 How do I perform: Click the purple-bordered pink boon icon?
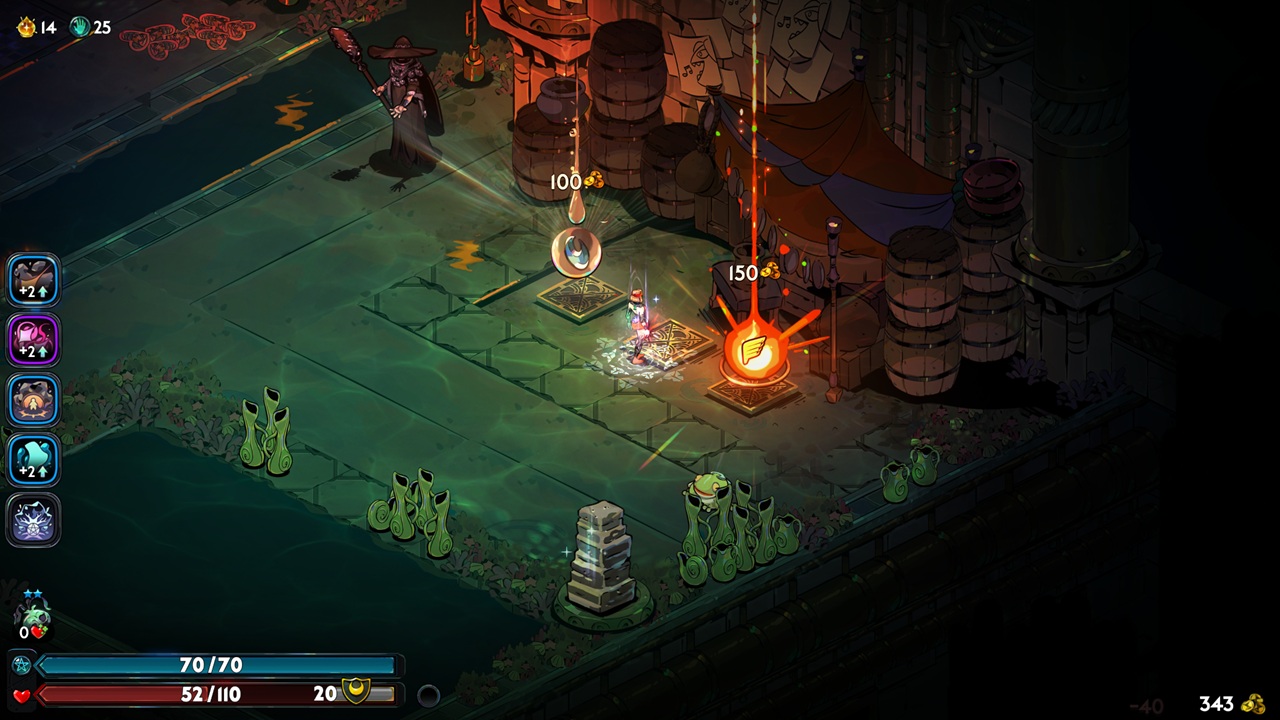34,340
